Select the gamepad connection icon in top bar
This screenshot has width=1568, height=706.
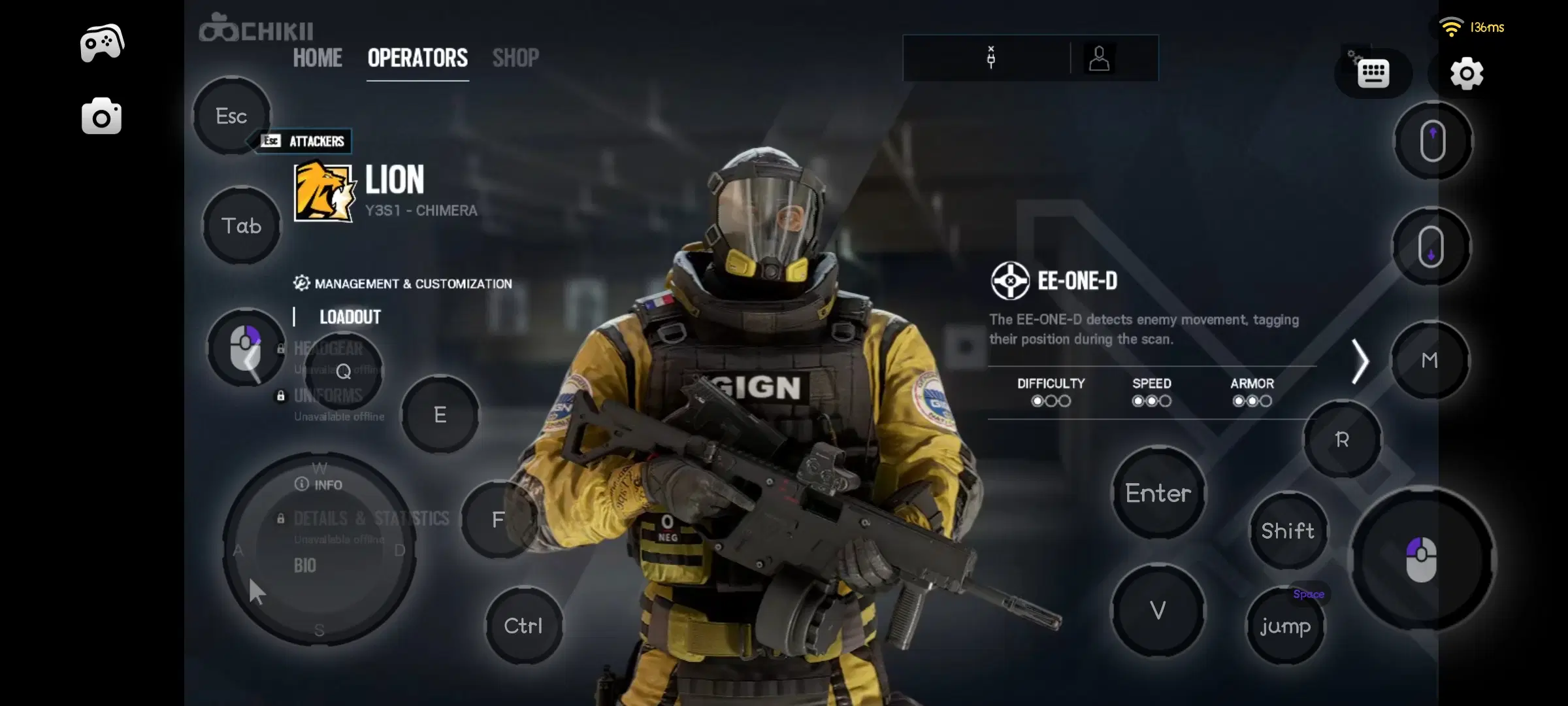990,58
